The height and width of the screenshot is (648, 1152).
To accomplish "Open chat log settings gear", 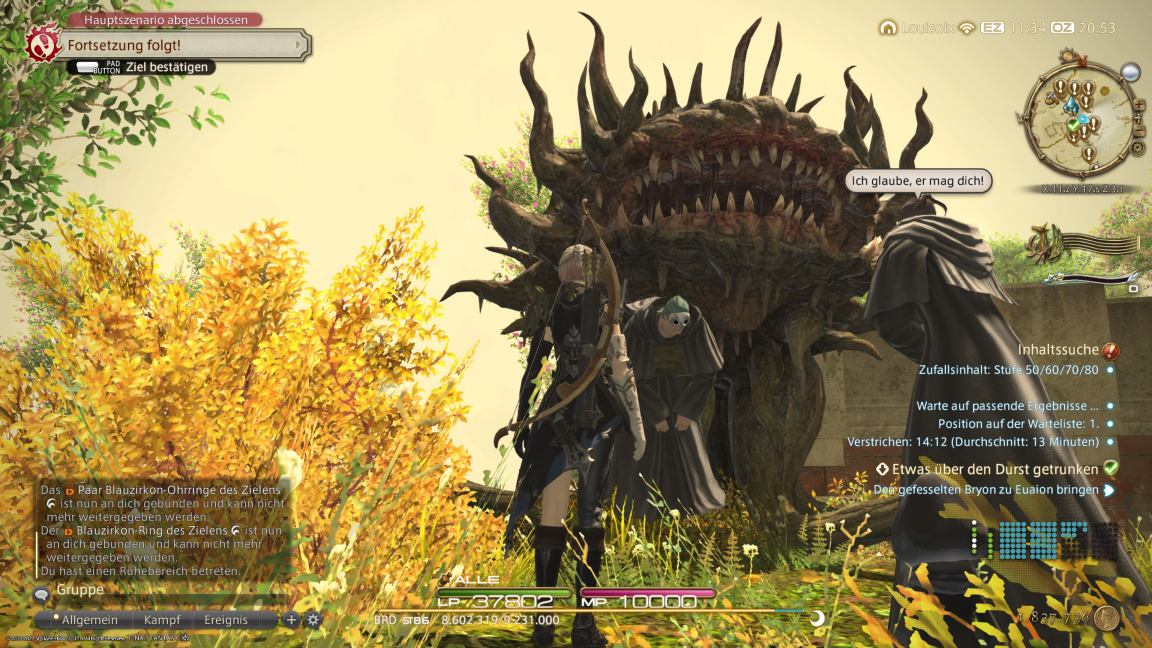I will (x=313, y=620).
